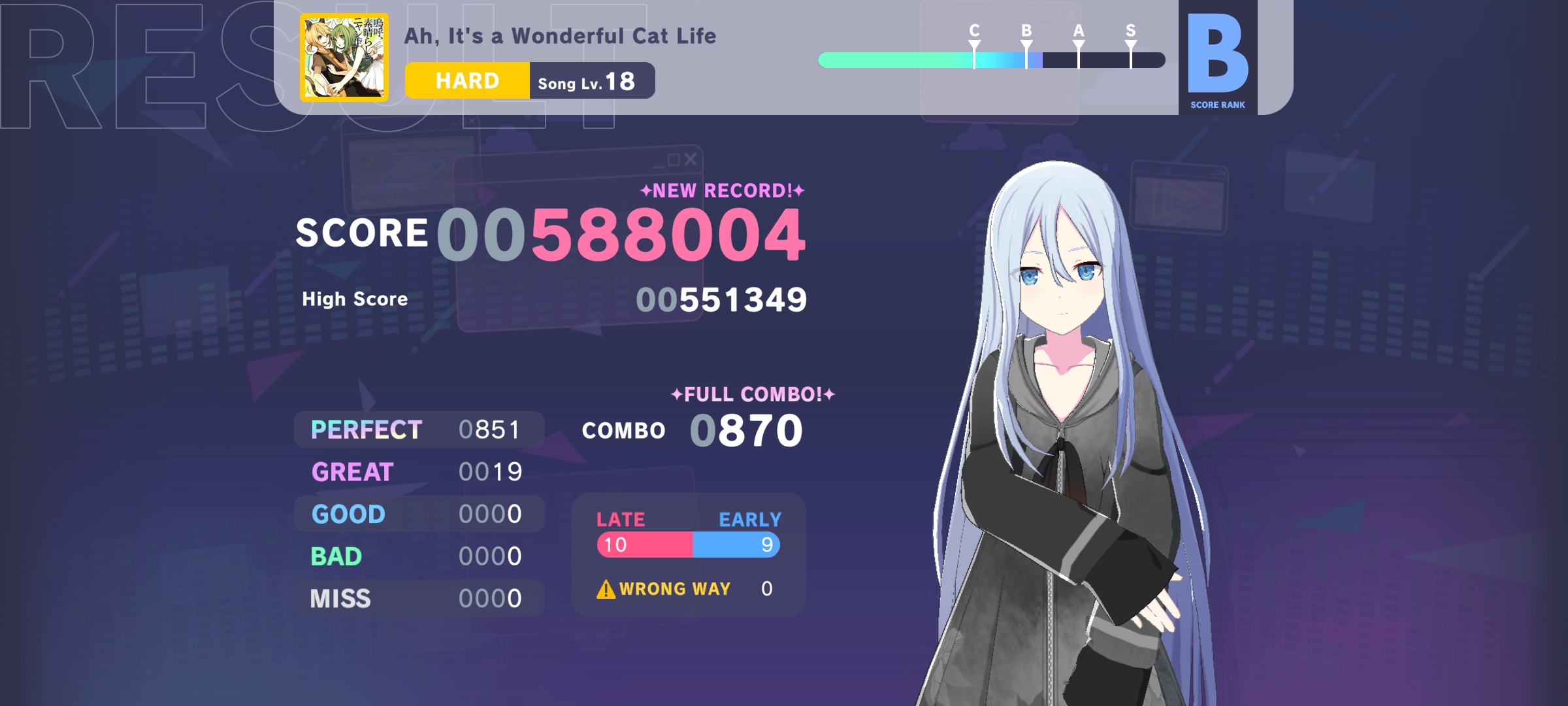Click the PERFECT judgment row
The width and height of the screenshot is (1568, 706).
click(418, 429)
